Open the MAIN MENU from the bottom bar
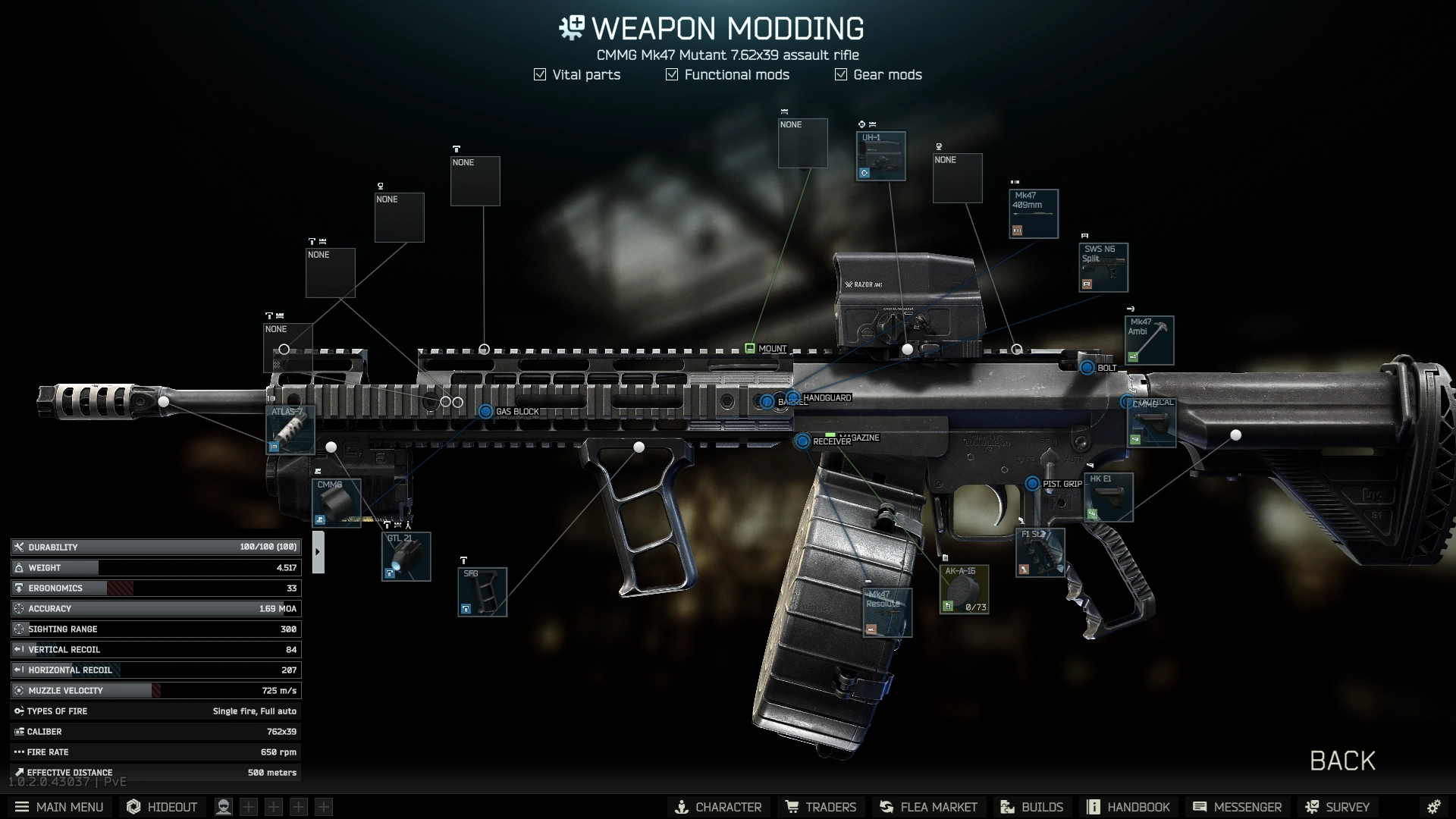The image size is (1456, 819). pyautogui.click(x=59, y=807)
